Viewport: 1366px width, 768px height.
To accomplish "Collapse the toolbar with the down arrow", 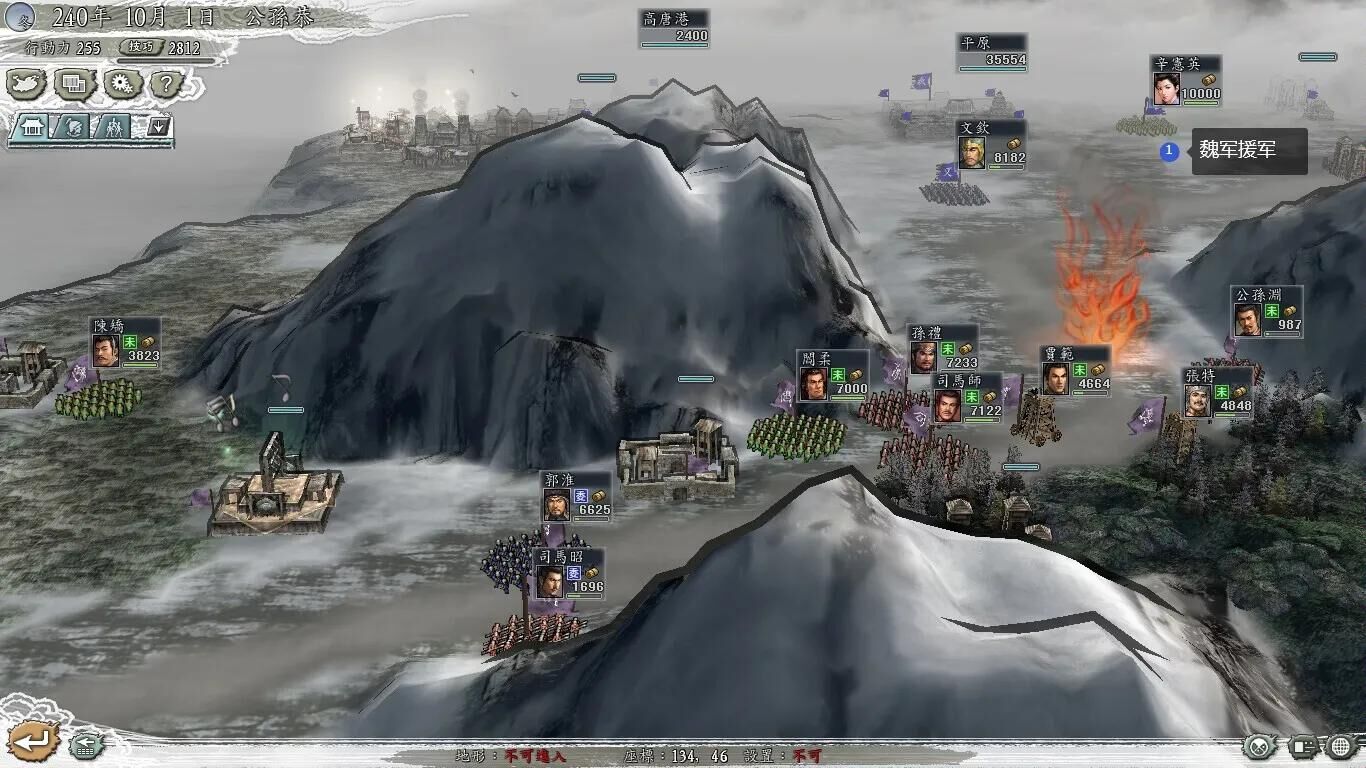I will click(x=158, y=126).
